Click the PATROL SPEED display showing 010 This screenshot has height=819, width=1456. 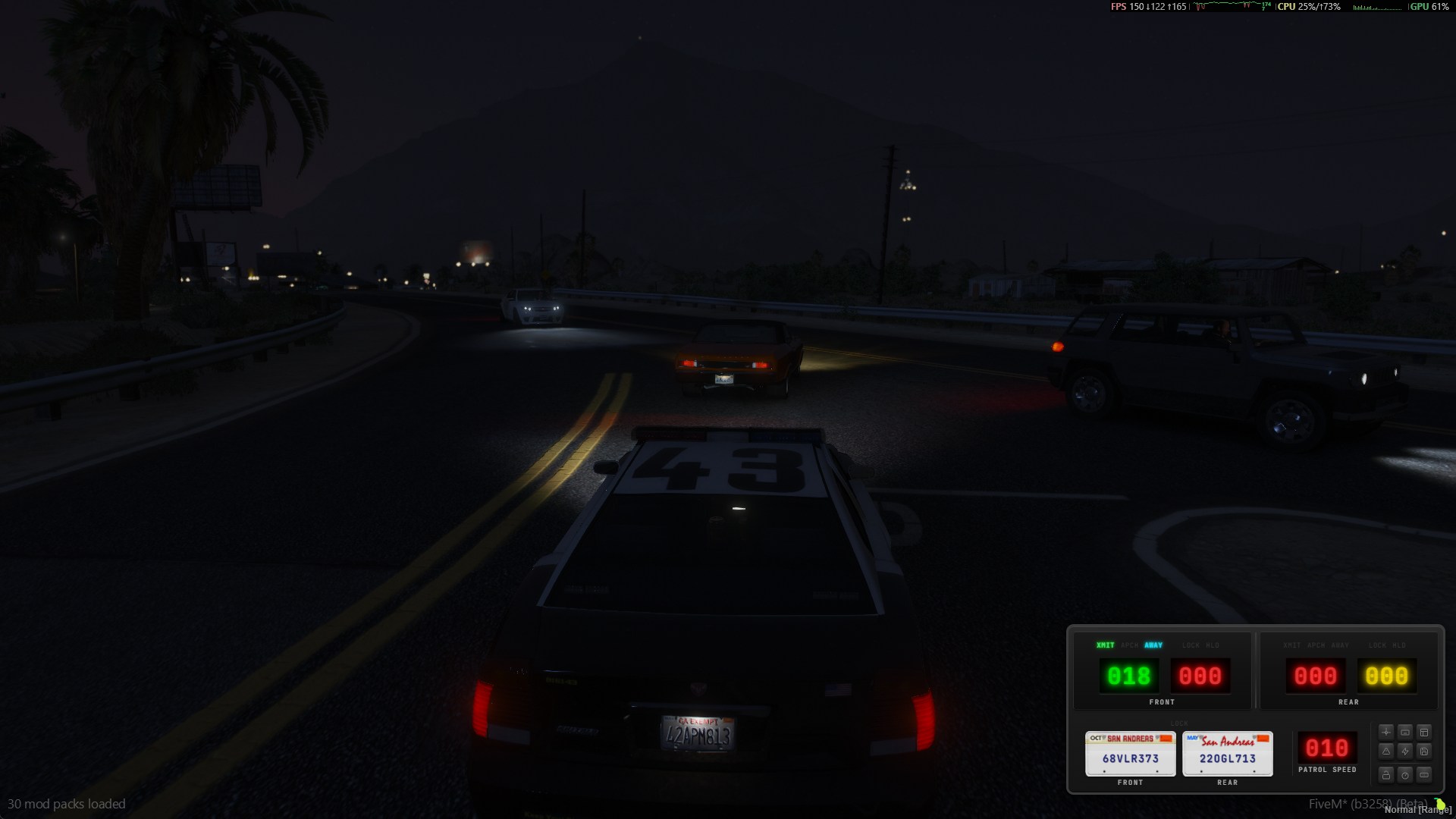1326,748
